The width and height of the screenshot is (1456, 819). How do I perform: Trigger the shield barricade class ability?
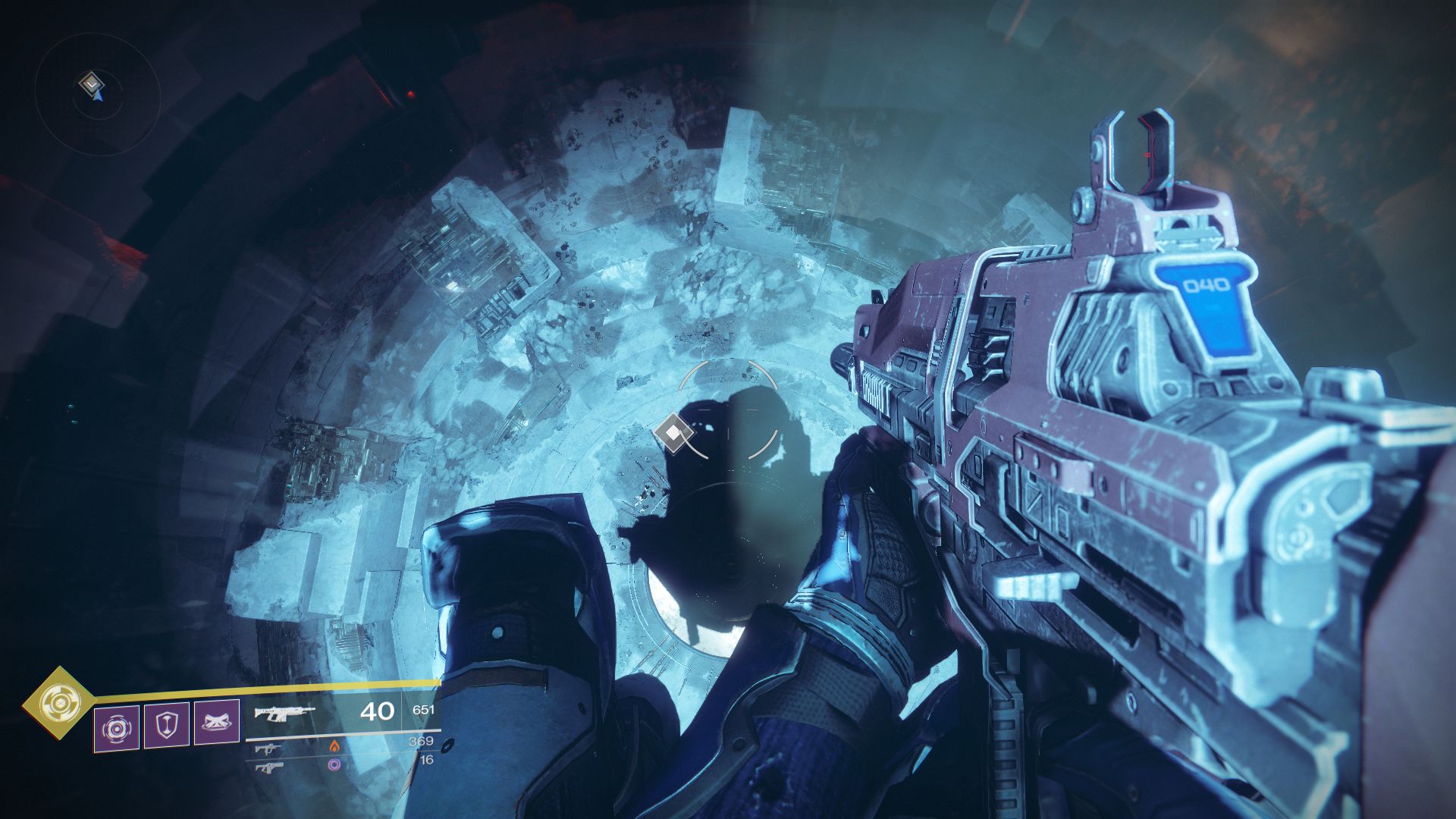[166, 726]
